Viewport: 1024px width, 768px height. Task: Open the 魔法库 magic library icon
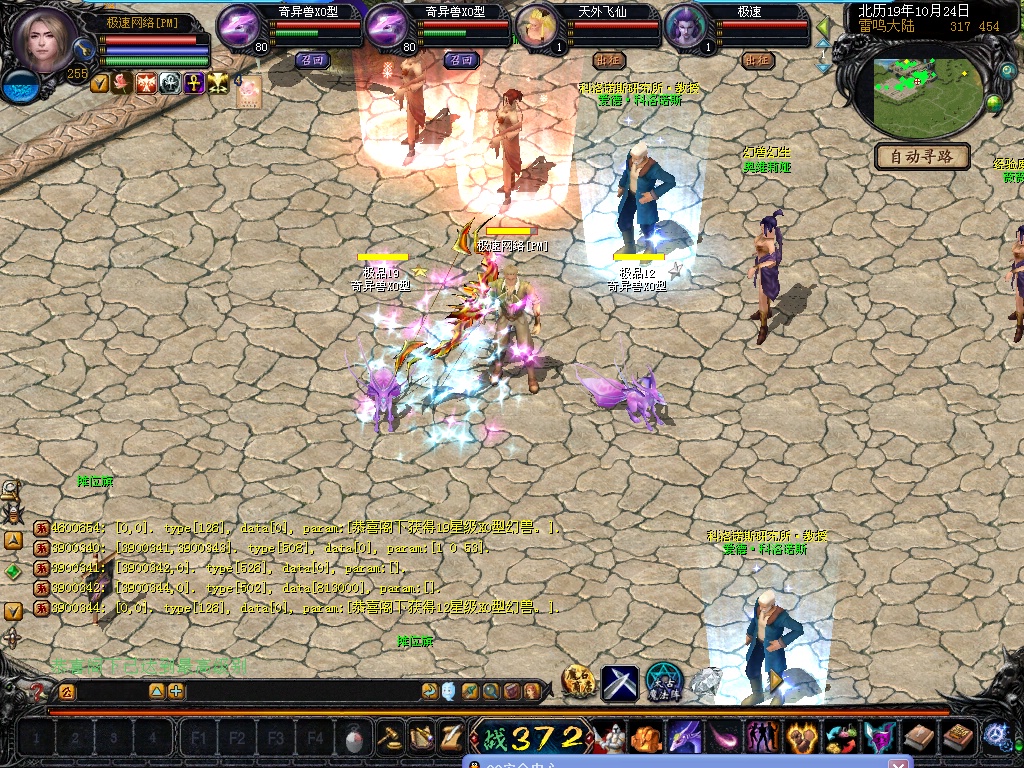point(663,682)
